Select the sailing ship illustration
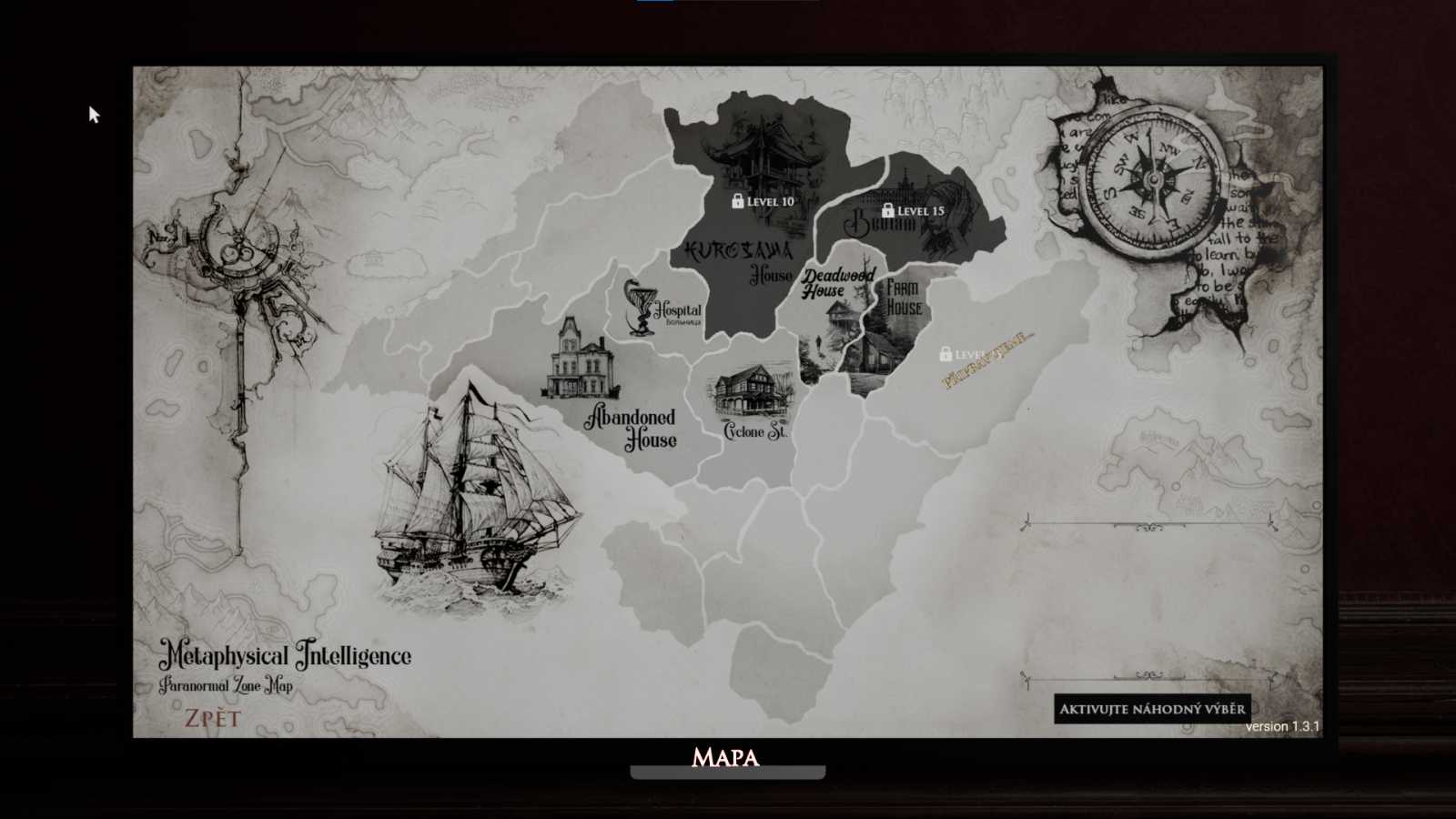Image resolution: width=1456 pixels, height=819 pixels. pyautogui.click(x=473, y=500)
